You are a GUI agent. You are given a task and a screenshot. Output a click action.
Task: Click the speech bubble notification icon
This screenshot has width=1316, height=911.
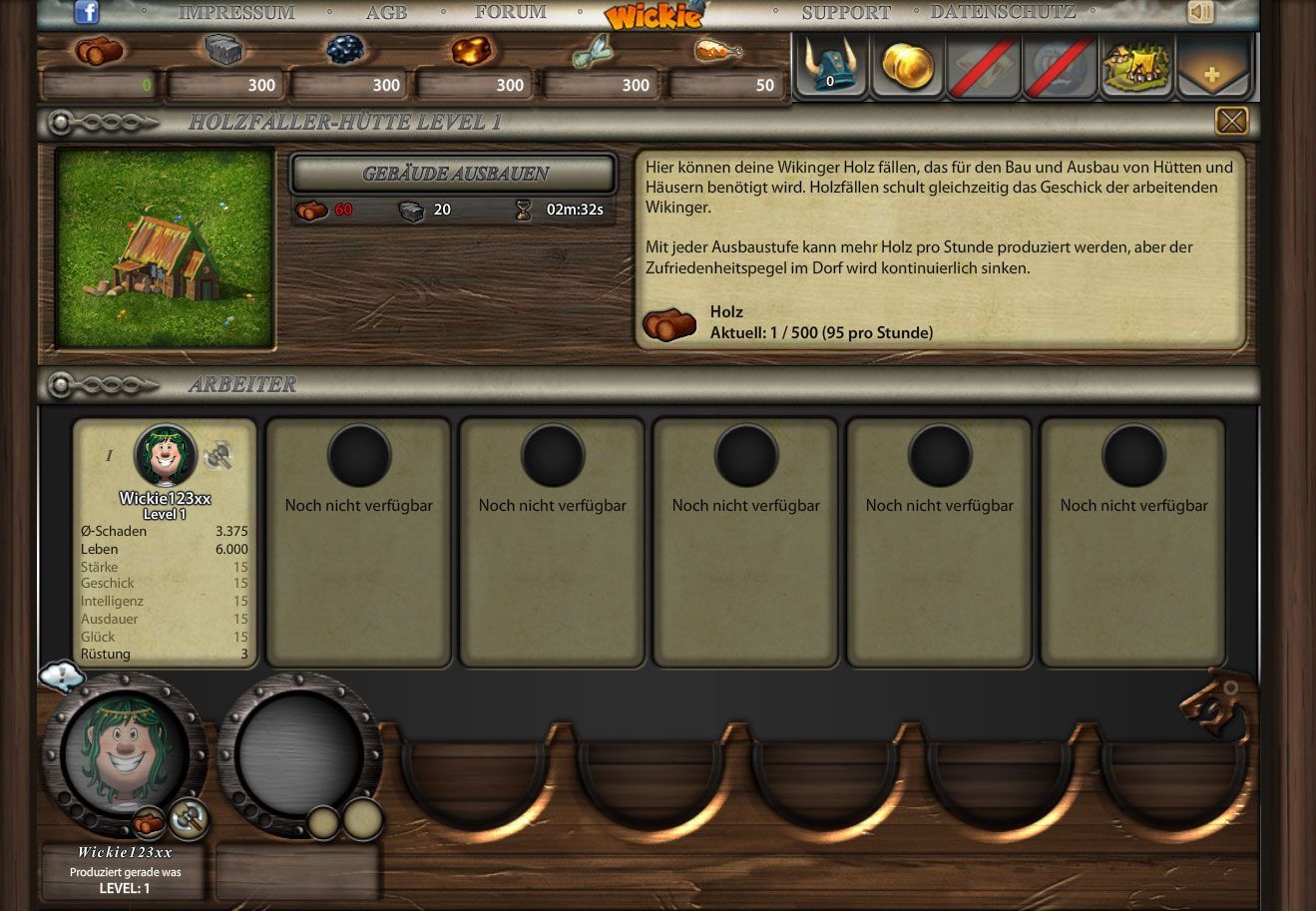61,677
